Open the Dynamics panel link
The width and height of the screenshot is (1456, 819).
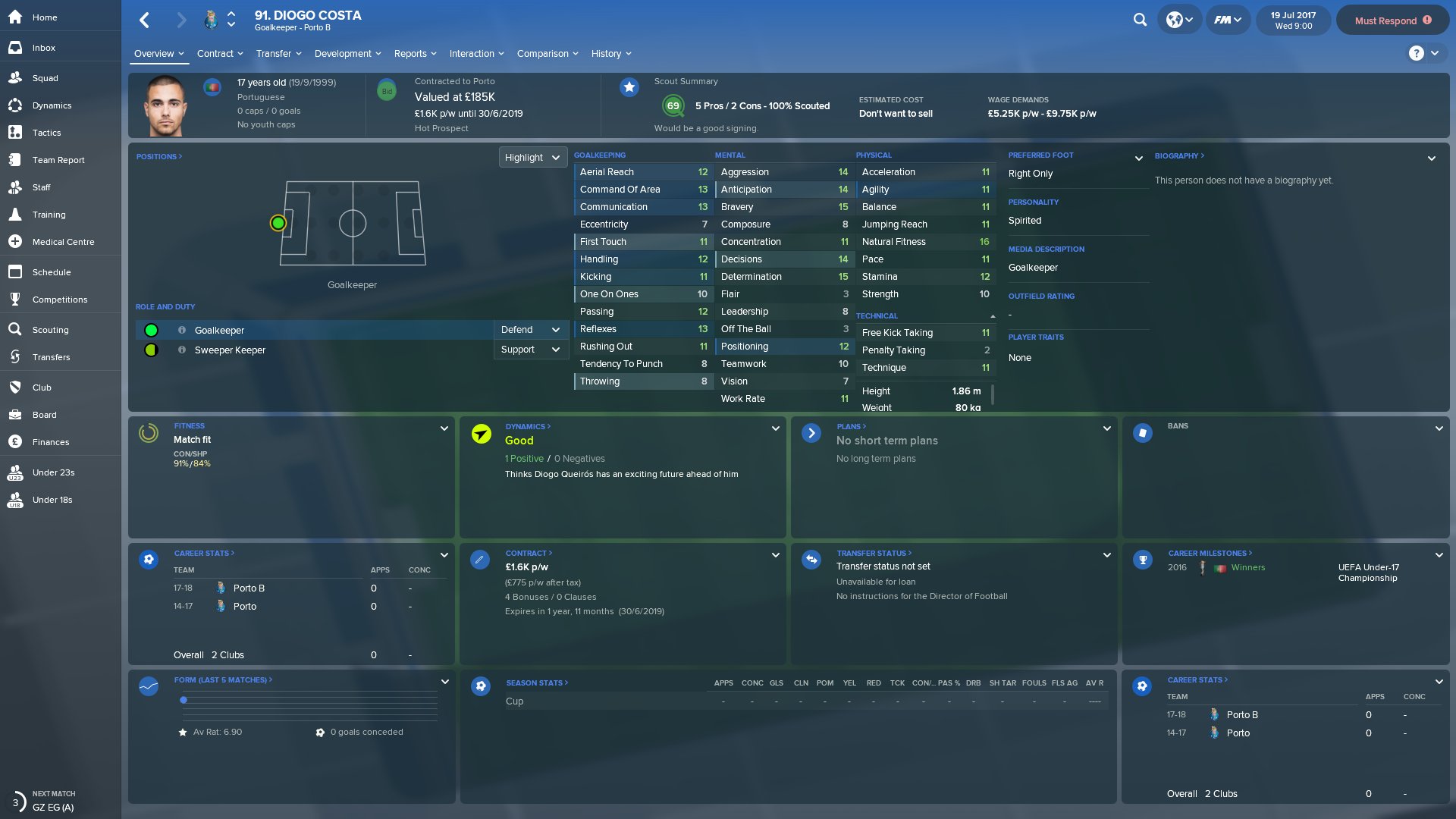pos(528,426)
